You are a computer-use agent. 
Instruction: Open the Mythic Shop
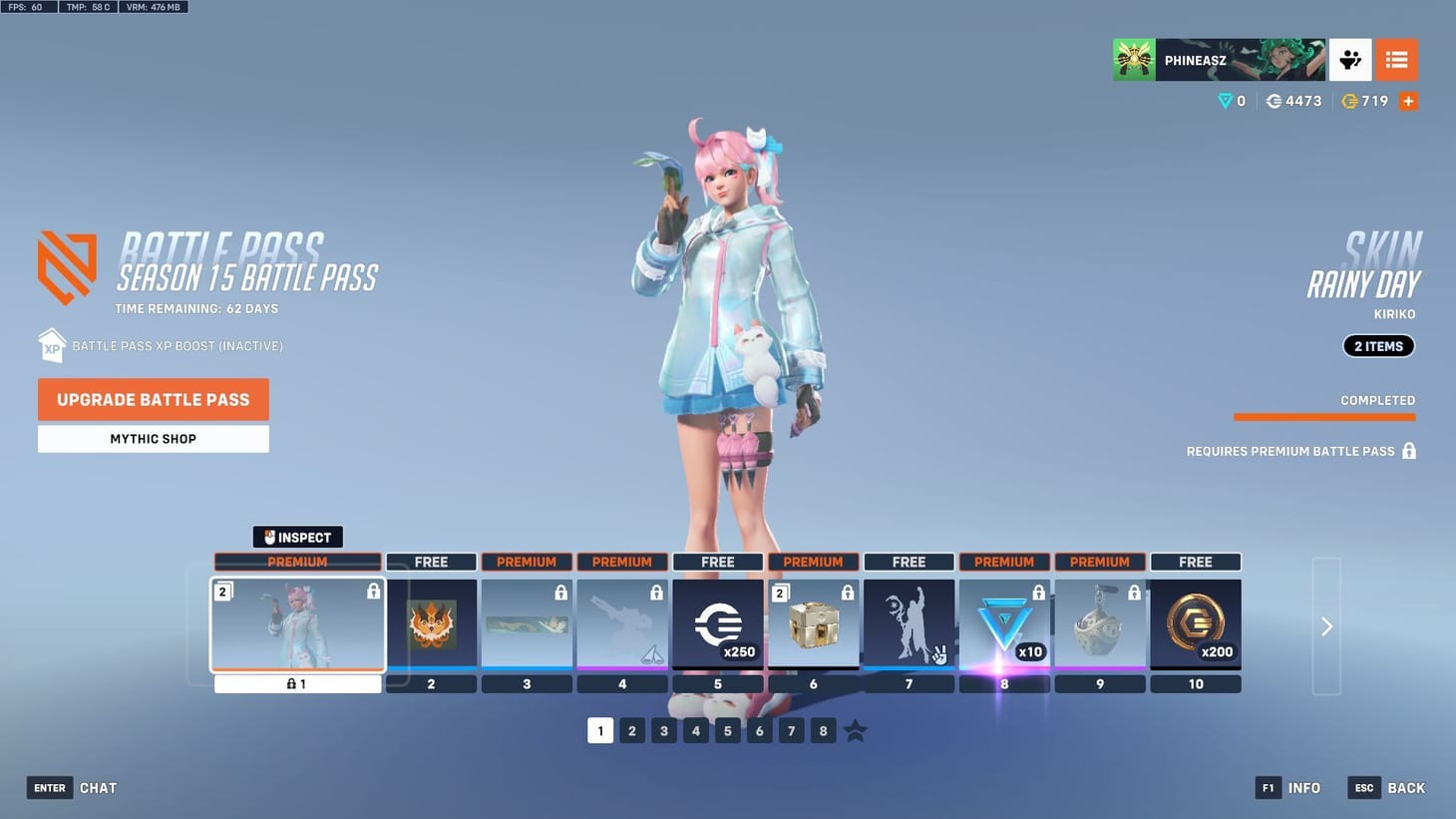click(x=153, y=438)
